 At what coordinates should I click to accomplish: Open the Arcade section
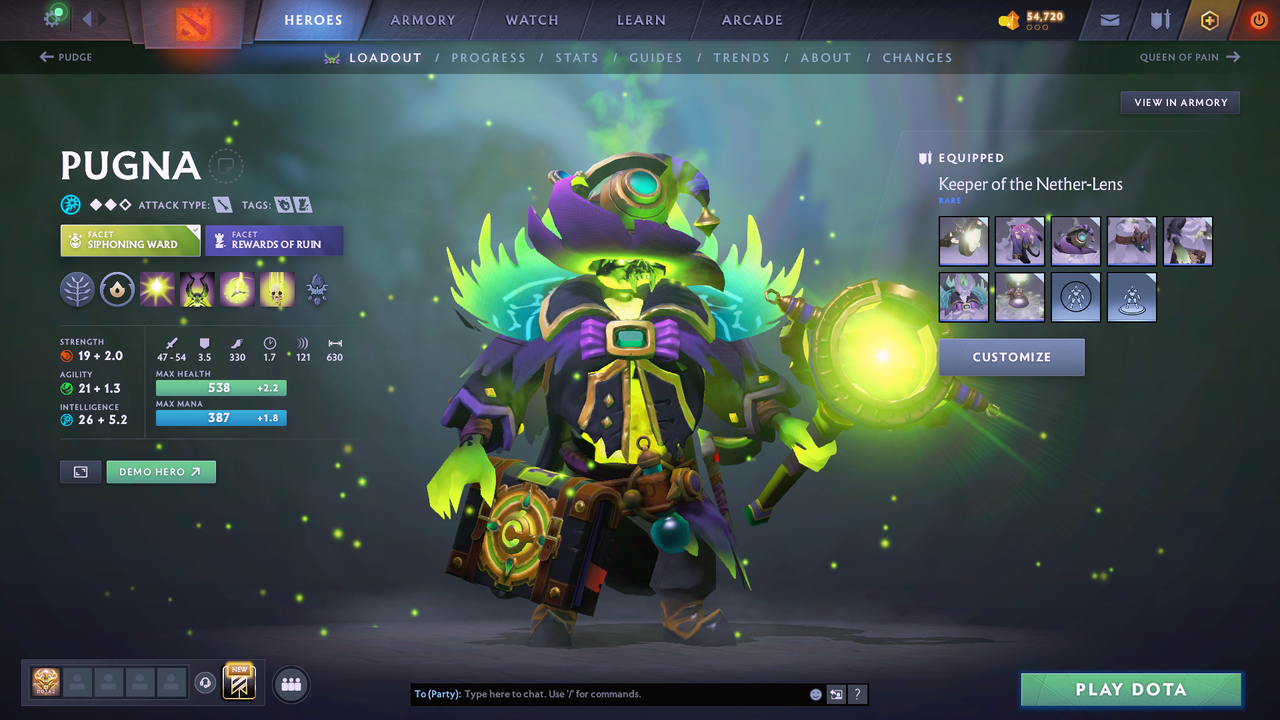(x=751, y=20)
